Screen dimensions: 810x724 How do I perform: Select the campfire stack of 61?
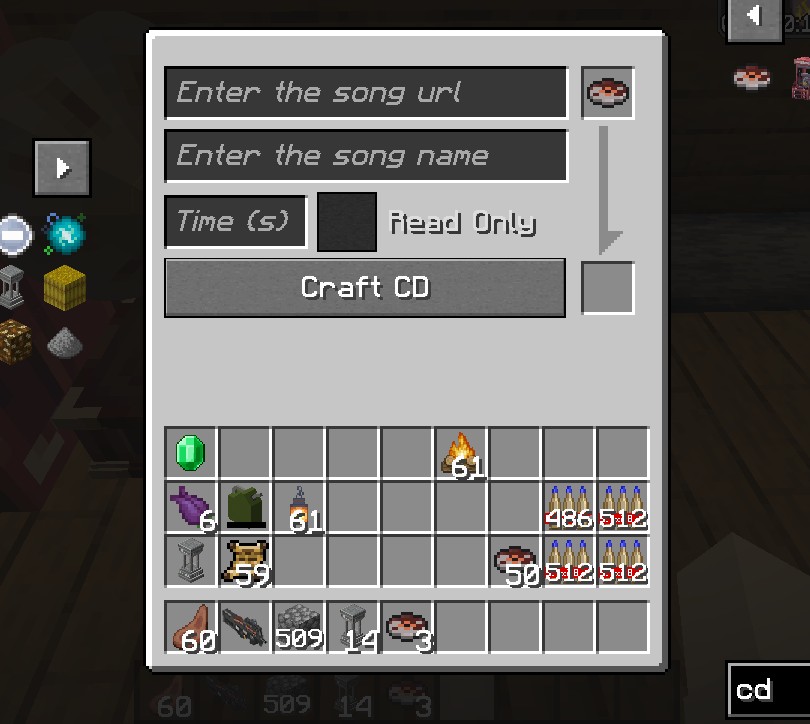[x=461, y=453]
